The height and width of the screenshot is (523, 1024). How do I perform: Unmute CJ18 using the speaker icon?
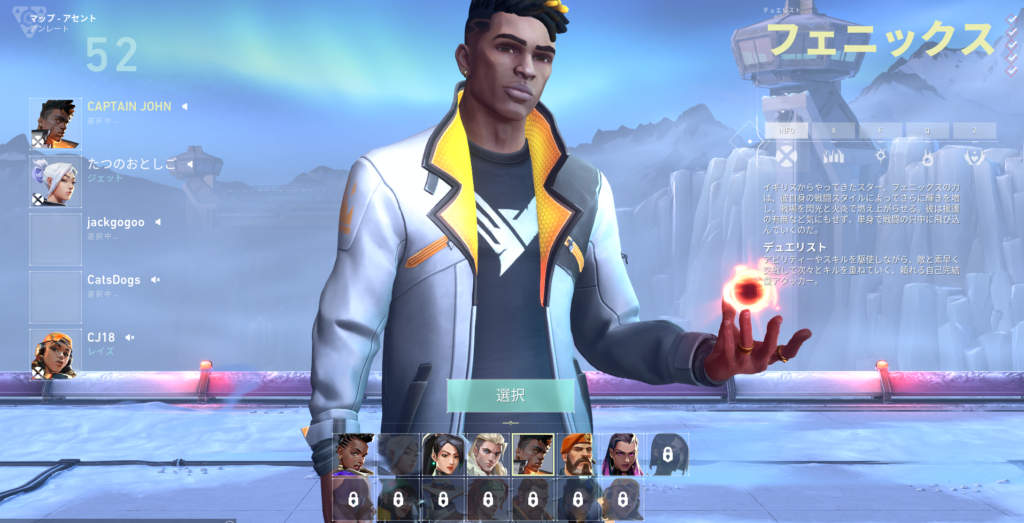click(130, 338)
